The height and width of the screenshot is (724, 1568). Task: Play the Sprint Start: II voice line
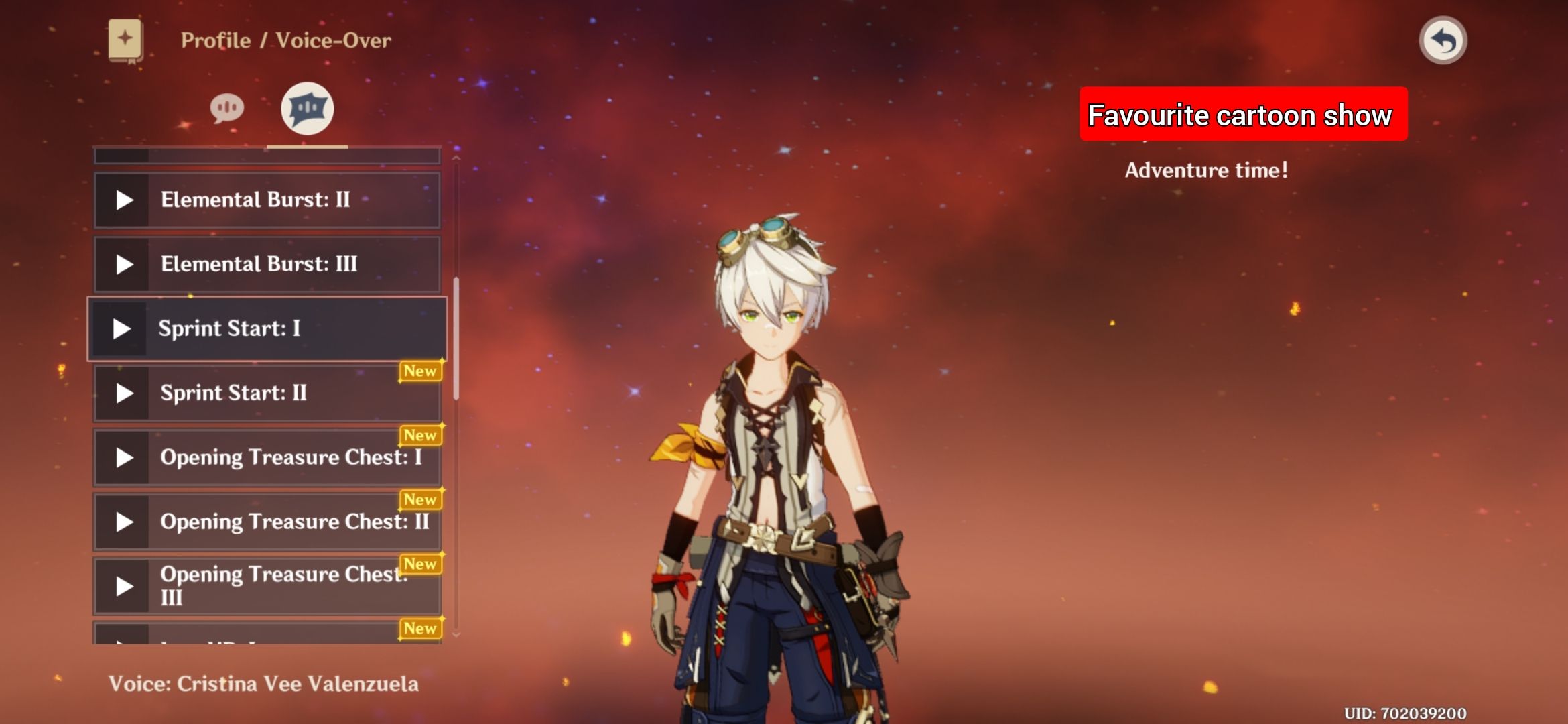coord(123,393)
